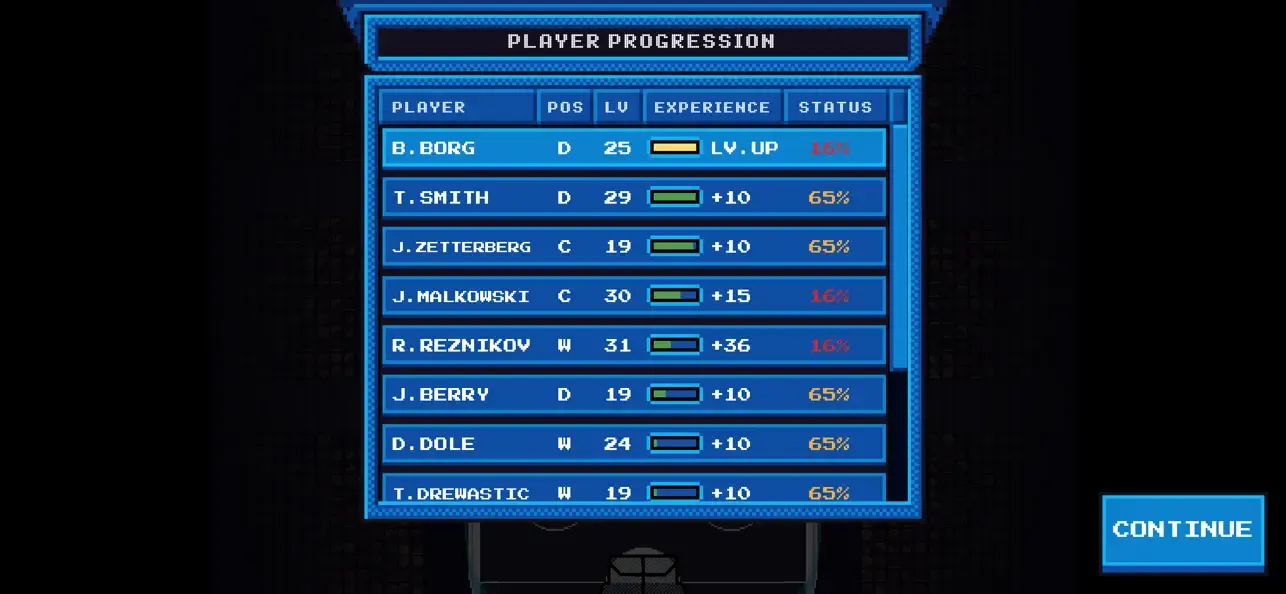Select the T.Drewastic row
1286x594 pixels.
pyautogui.click(x=634, y=490)
